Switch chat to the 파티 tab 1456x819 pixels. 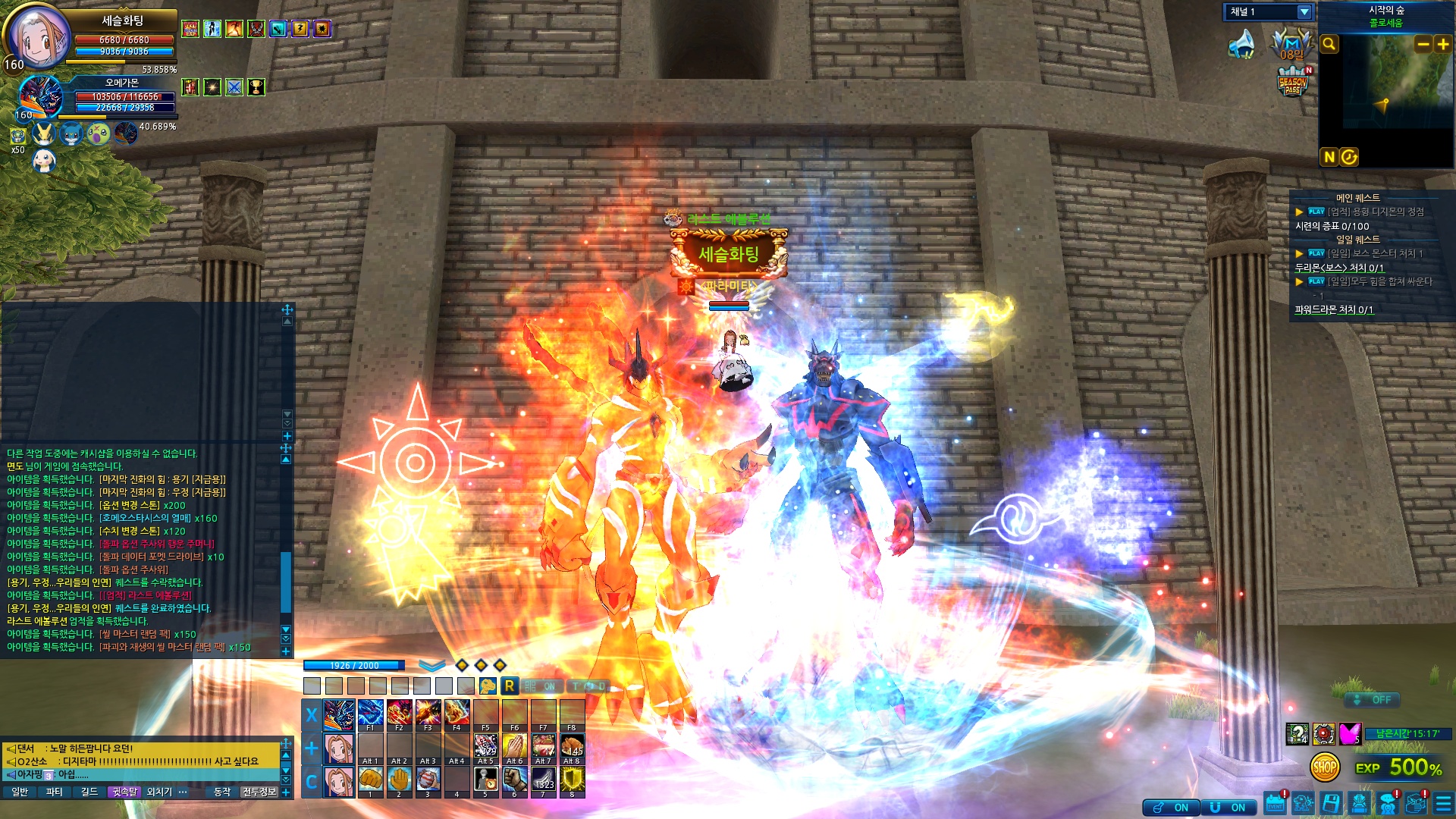click(x=55, y=792)
